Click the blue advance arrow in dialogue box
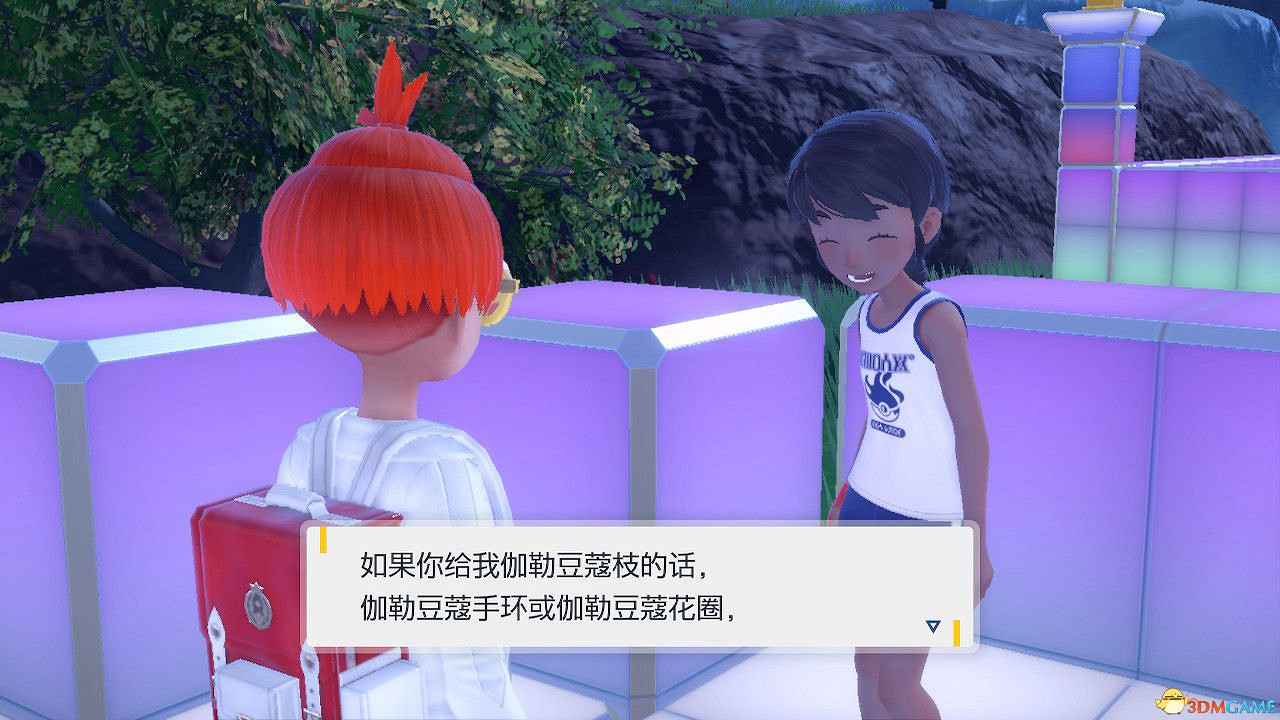The height and width of the screenshot is (720, 1280). click(934, 625)
